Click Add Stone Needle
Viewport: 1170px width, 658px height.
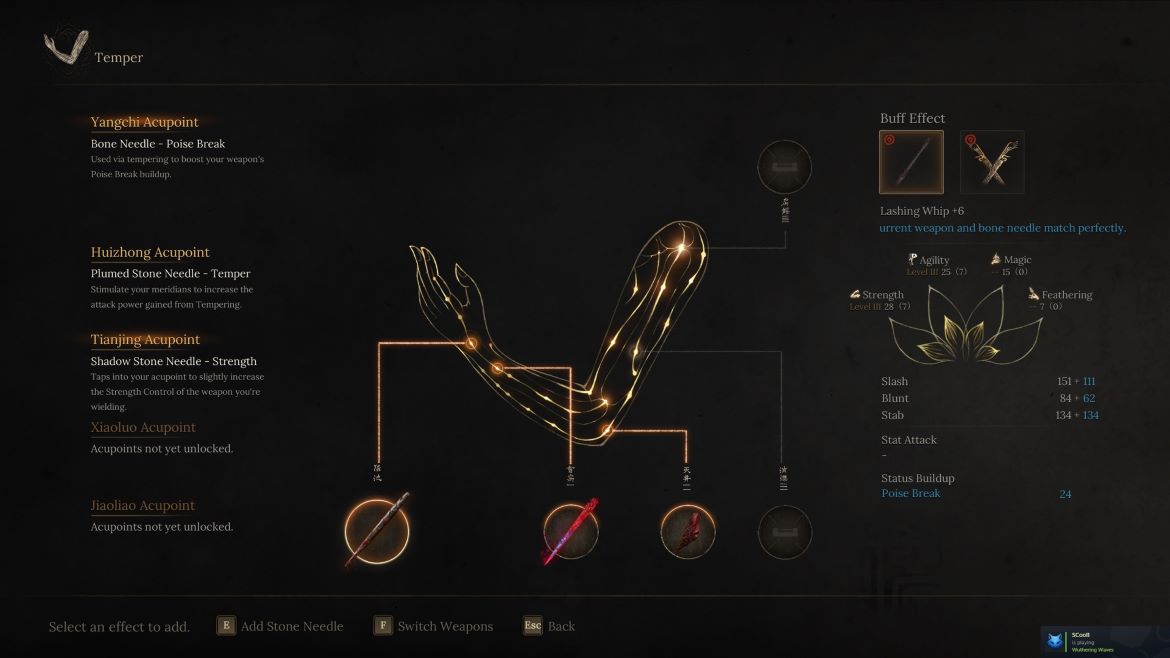(280, 626)
